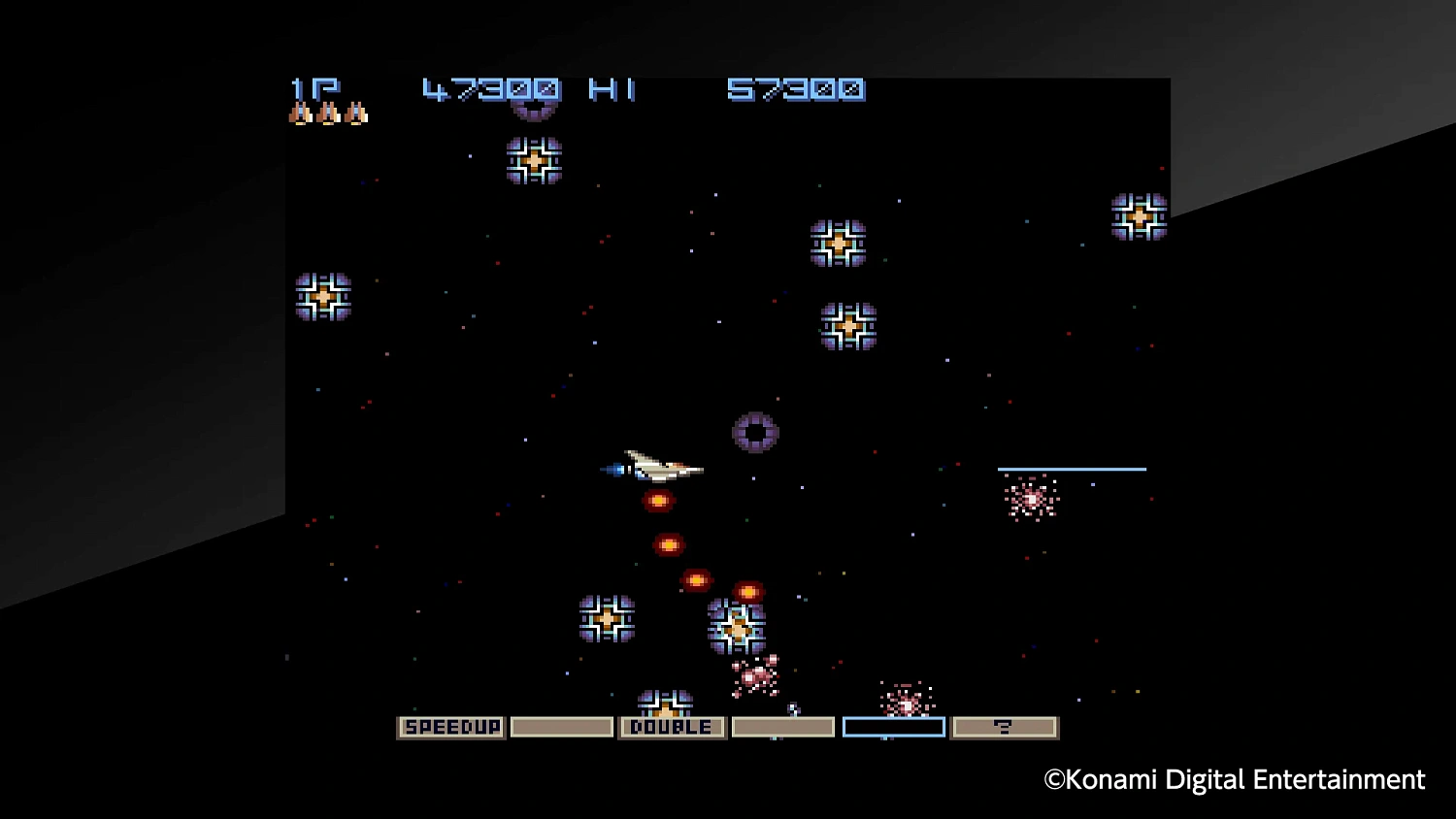Click the fortress enemy near top left
This screenshot has width=1456, height=819.
pyautogui.click(x=325, y=297)
